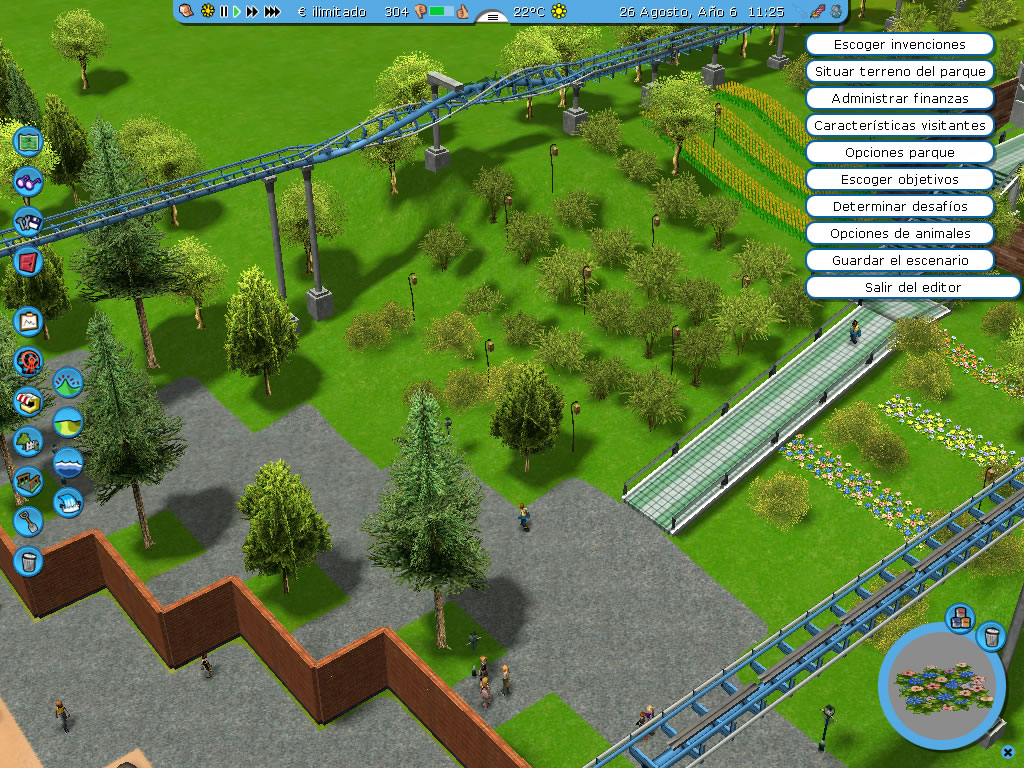The image size is (1024, 768).
Task: Select Situar terreno del parque
Action: 899,72
